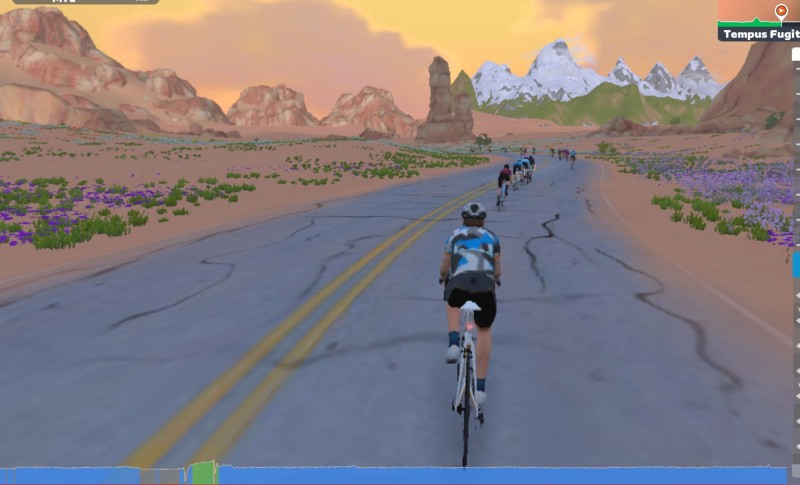This screenshot has height=485, width=800.
Task: Select the power graph bar below the road
Action: 400,475
